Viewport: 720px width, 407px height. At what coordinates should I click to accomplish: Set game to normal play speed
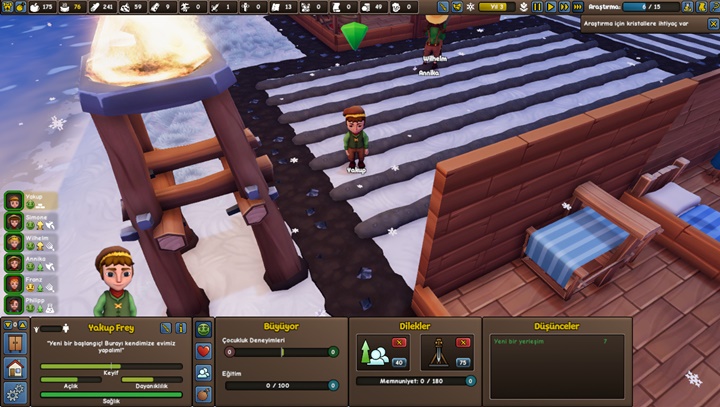[550, 7]
